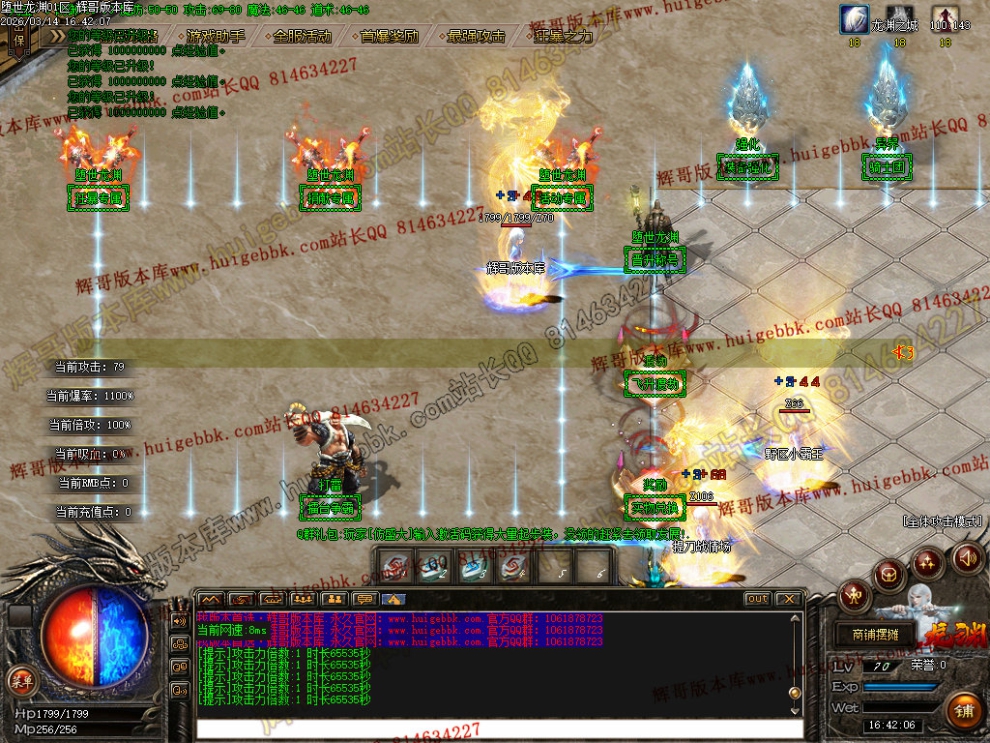Activate the third hotbar skill slot
The height and width of the screenshot is (743, 990).
[472, 567]
